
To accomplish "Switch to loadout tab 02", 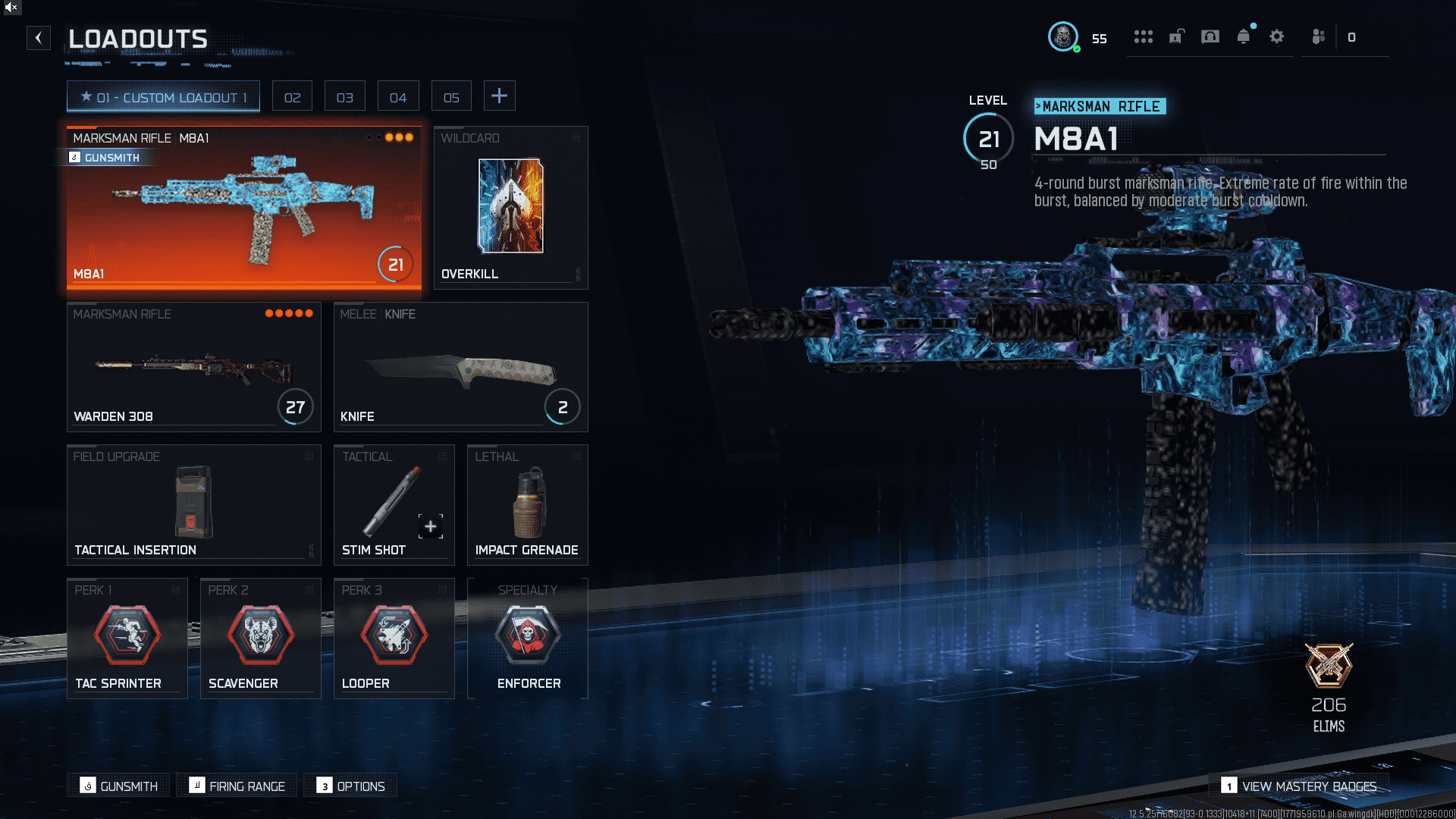I will click(x=292, y=97).
